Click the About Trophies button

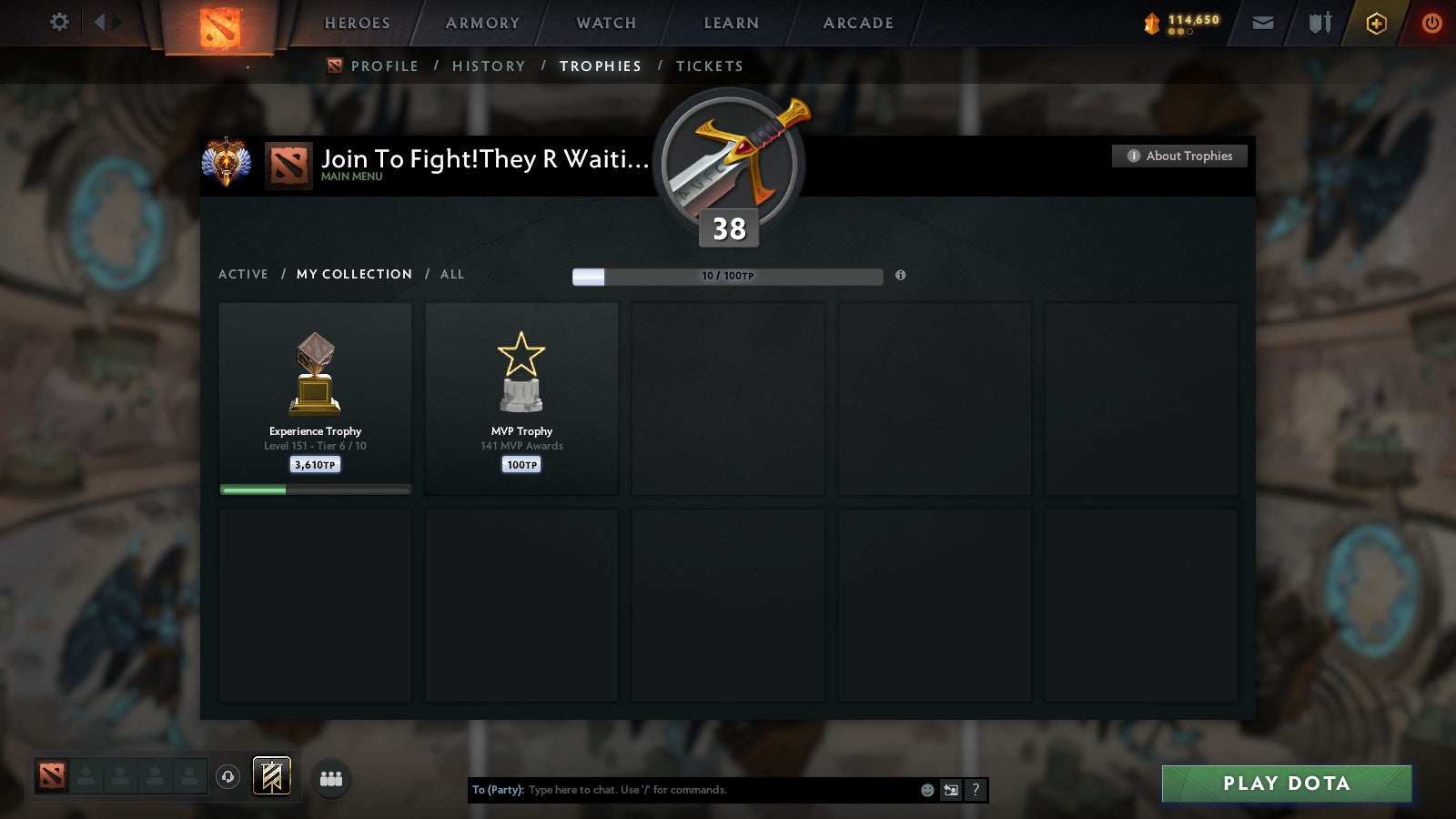point(1179,156)
